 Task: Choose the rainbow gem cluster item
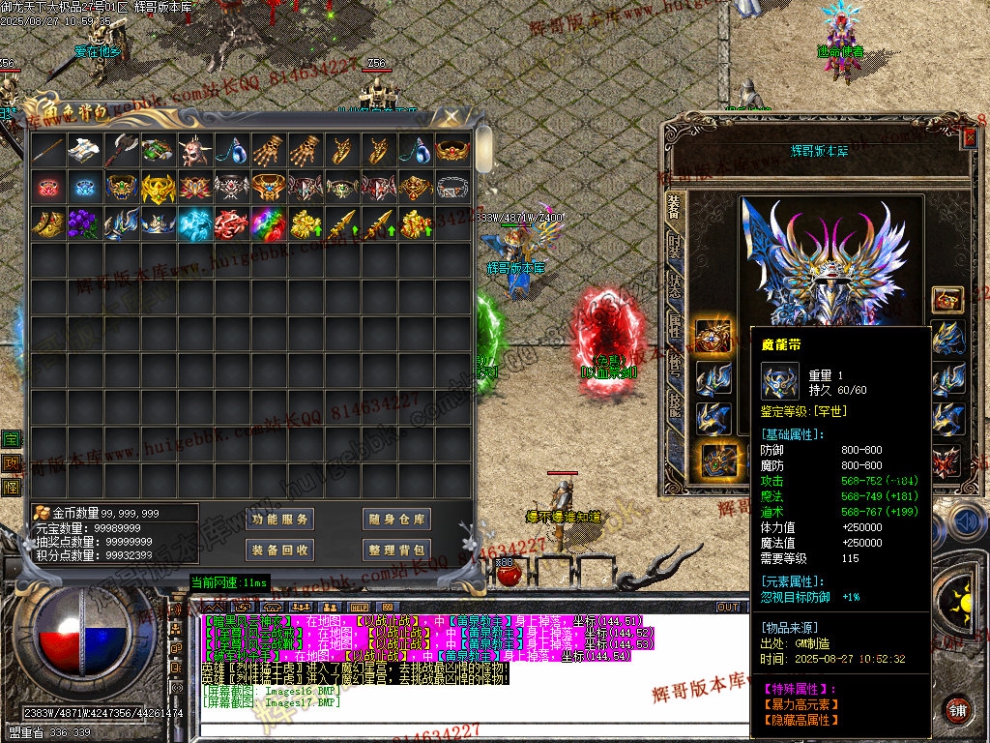267,224
